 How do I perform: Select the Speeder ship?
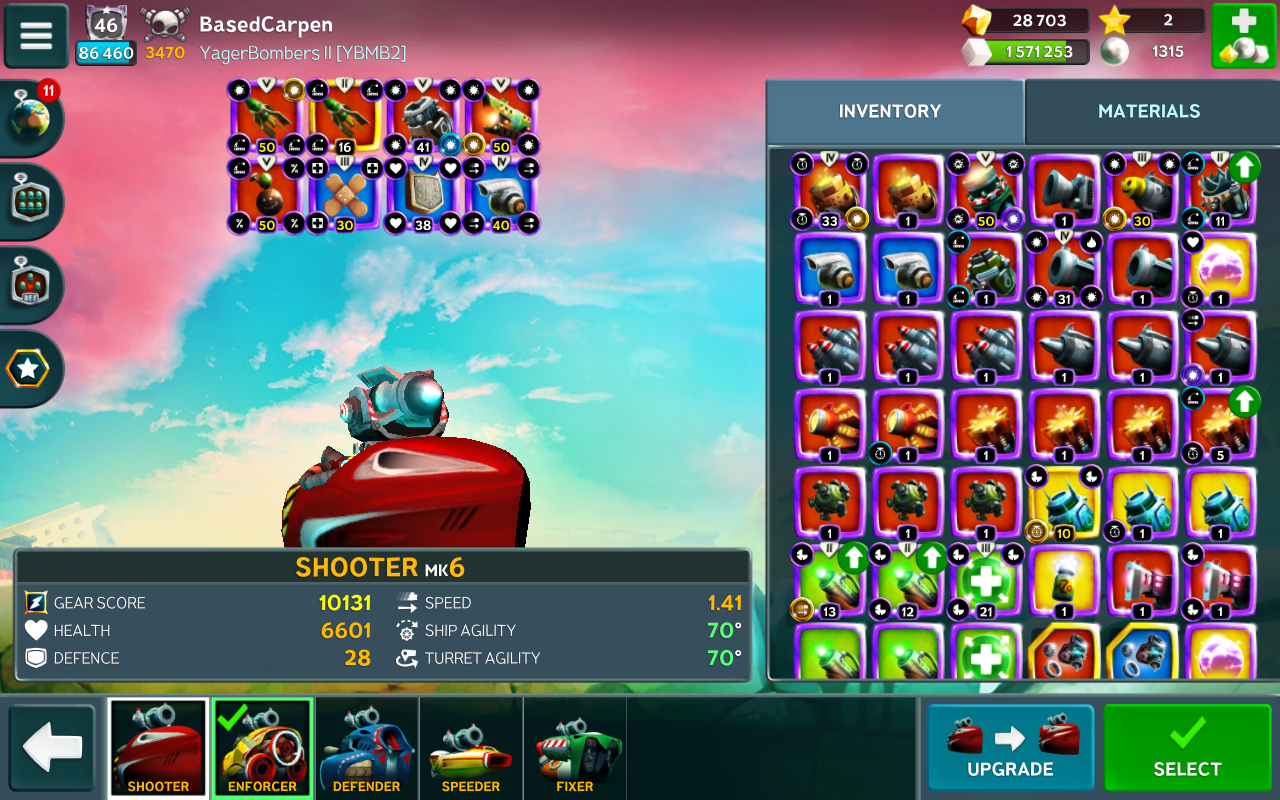click(x=470, y=749)
